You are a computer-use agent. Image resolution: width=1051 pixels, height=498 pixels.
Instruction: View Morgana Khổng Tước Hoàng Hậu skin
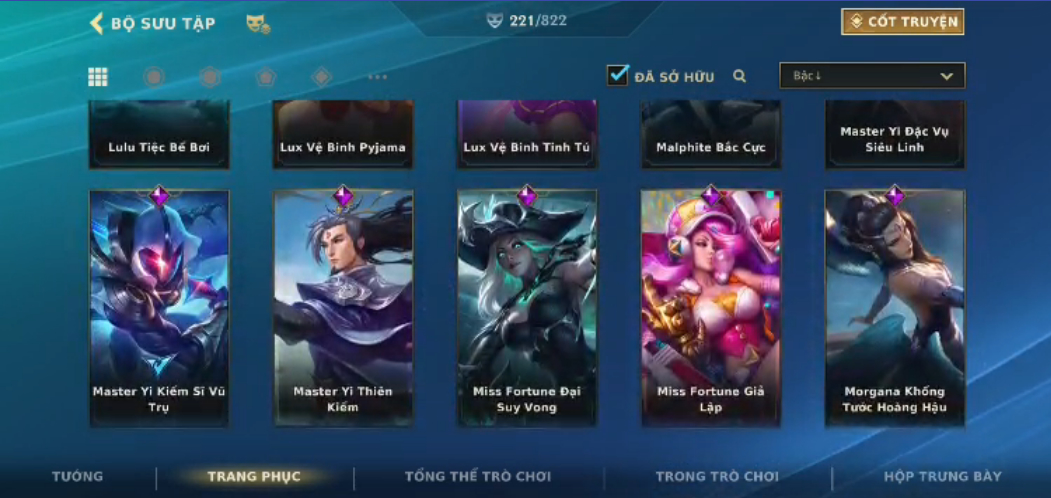tap(895, 308)
